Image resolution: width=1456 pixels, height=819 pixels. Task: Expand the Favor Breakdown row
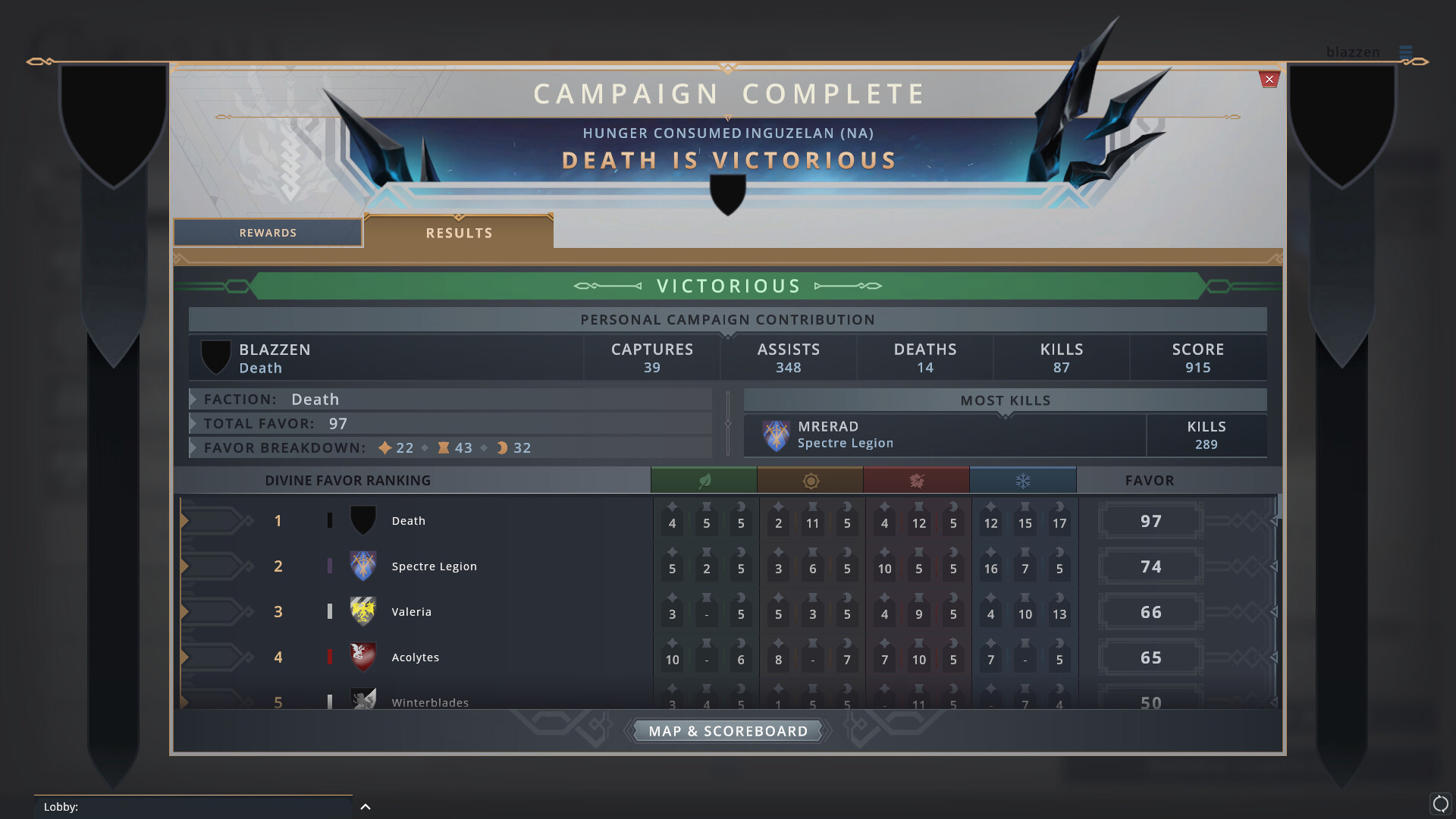(x=194, y=447)
